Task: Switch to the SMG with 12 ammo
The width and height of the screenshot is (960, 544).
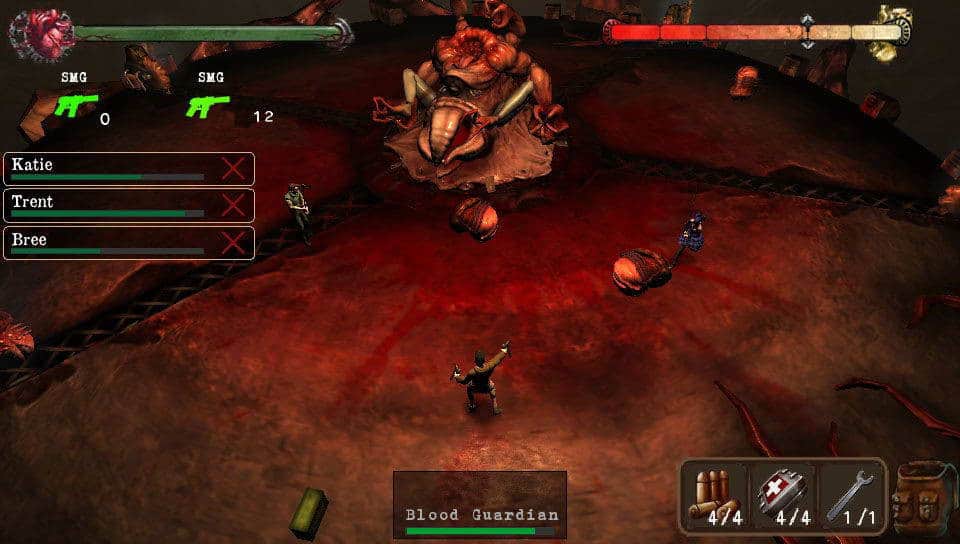Action: click(209, 106)
